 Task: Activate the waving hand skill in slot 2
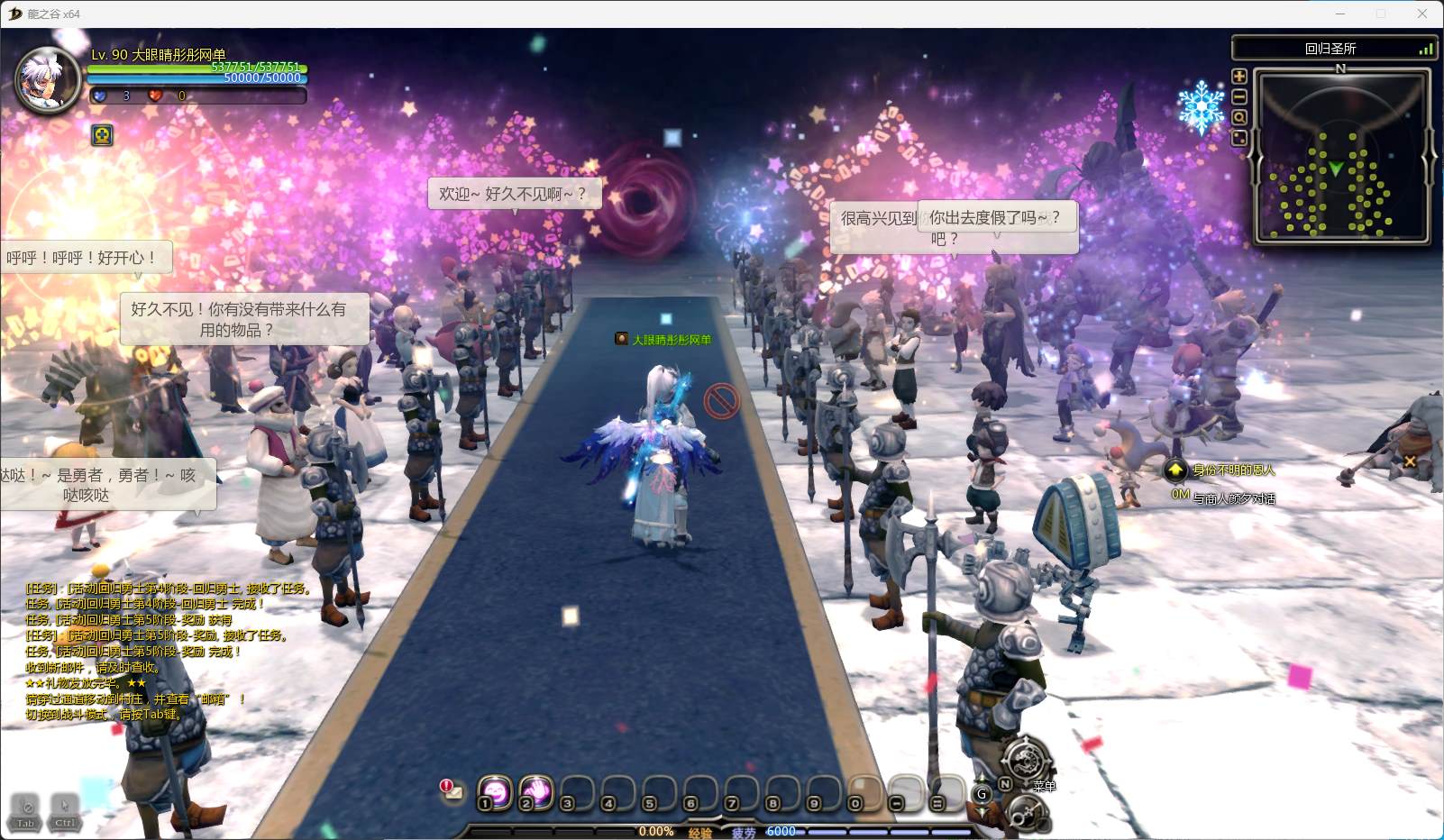(x=536, y=791)
